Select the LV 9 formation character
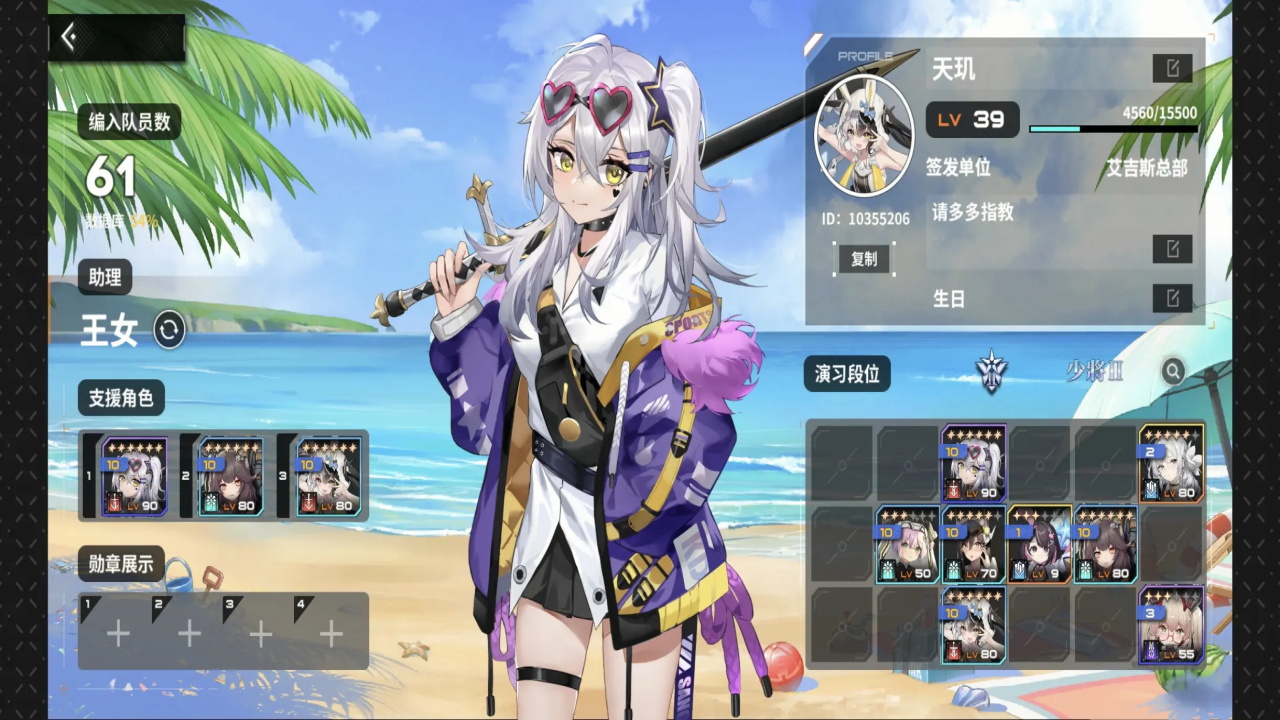The image size is (1280, 720). (x=1039, y=544)
